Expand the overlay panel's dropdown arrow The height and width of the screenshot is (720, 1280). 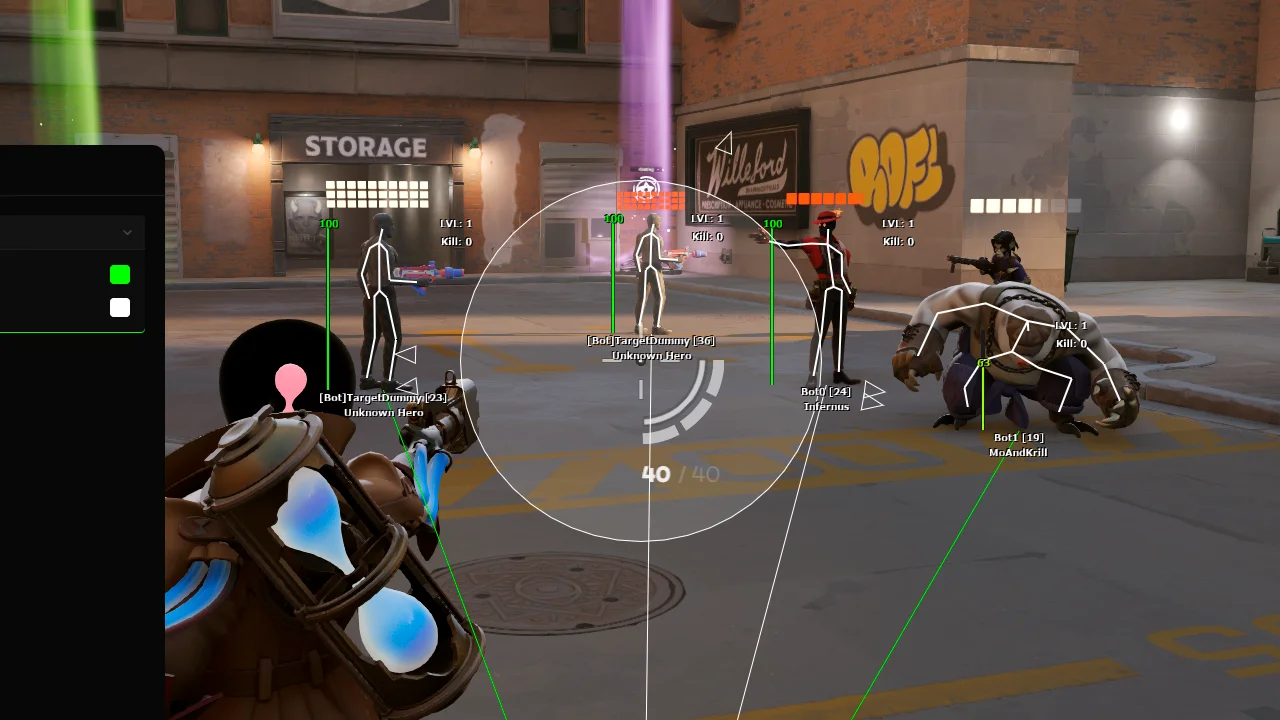(127, 233)
